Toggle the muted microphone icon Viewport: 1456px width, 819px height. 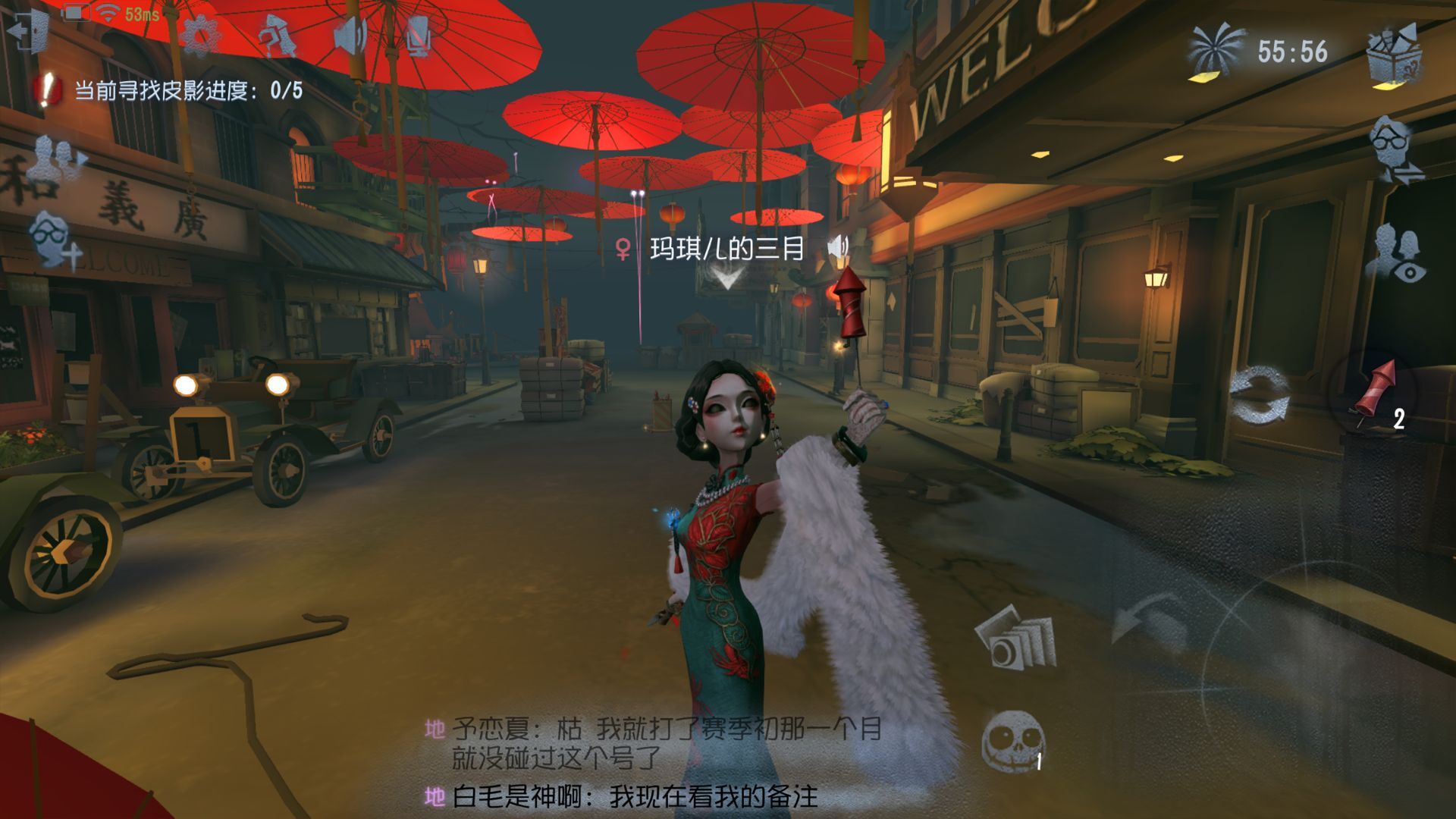click(418, 35)
